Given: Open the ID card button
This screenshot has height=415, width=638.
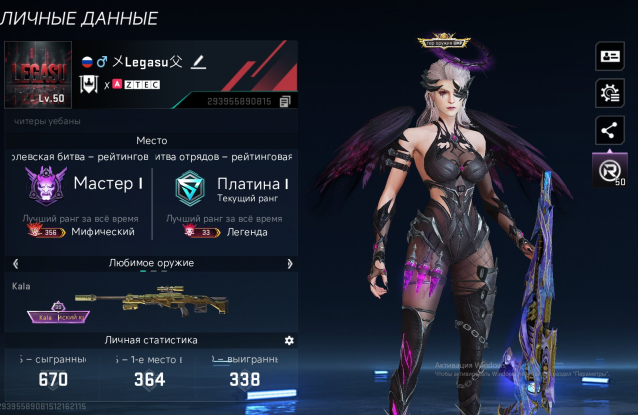Looking at the screenshot, I should [608, 56].
